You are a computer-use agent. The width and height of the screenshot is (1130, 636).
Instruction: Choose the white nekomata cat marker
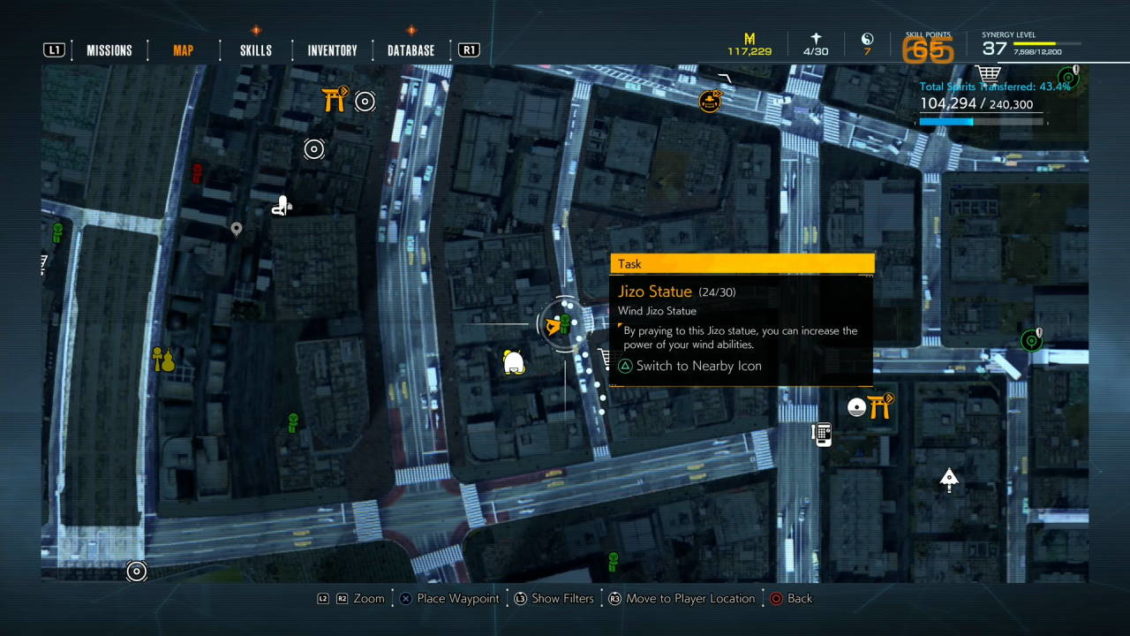(514, 363)
